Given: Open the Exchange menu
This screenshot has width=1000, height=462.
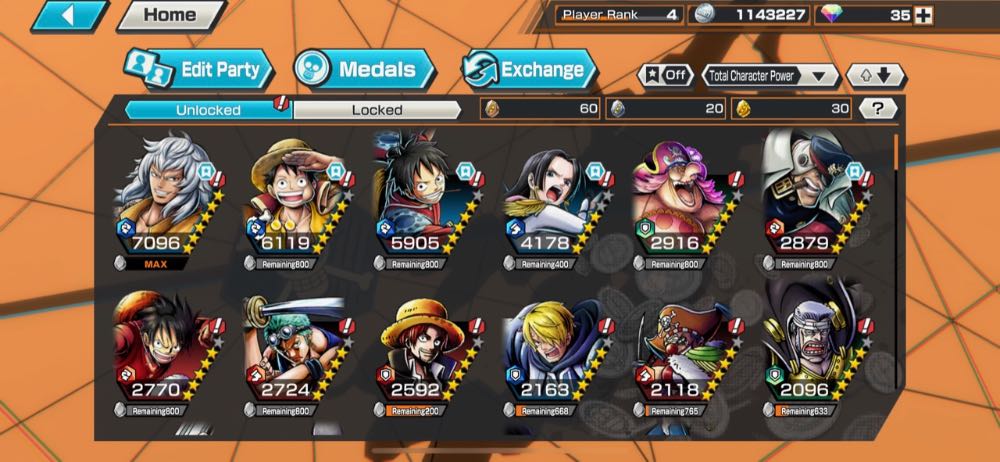Looking at the screenshot, I should click(529, 70).
